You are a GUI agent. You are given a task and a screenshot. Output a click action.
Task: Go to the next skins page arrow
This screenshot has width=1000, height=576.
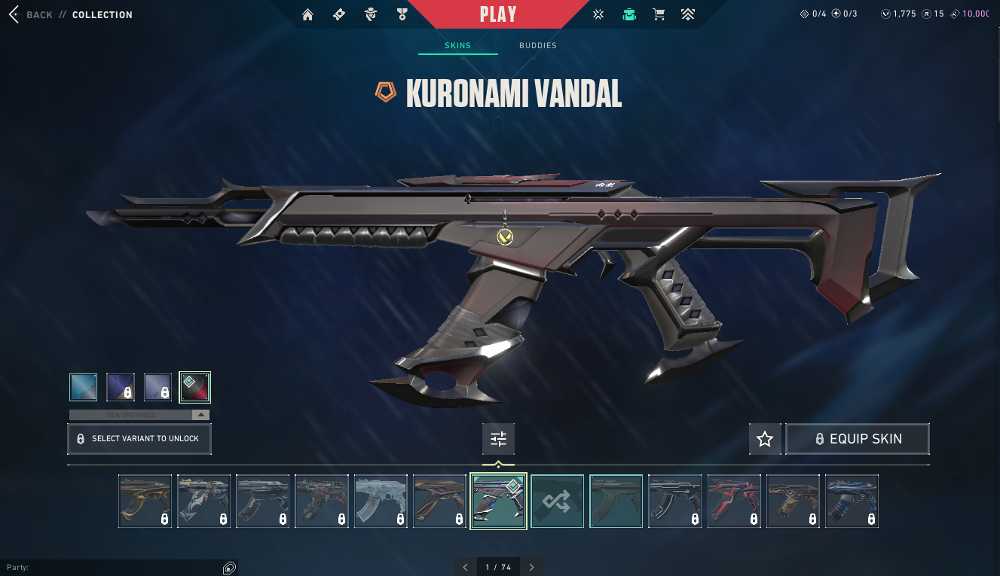pos(532,567)
